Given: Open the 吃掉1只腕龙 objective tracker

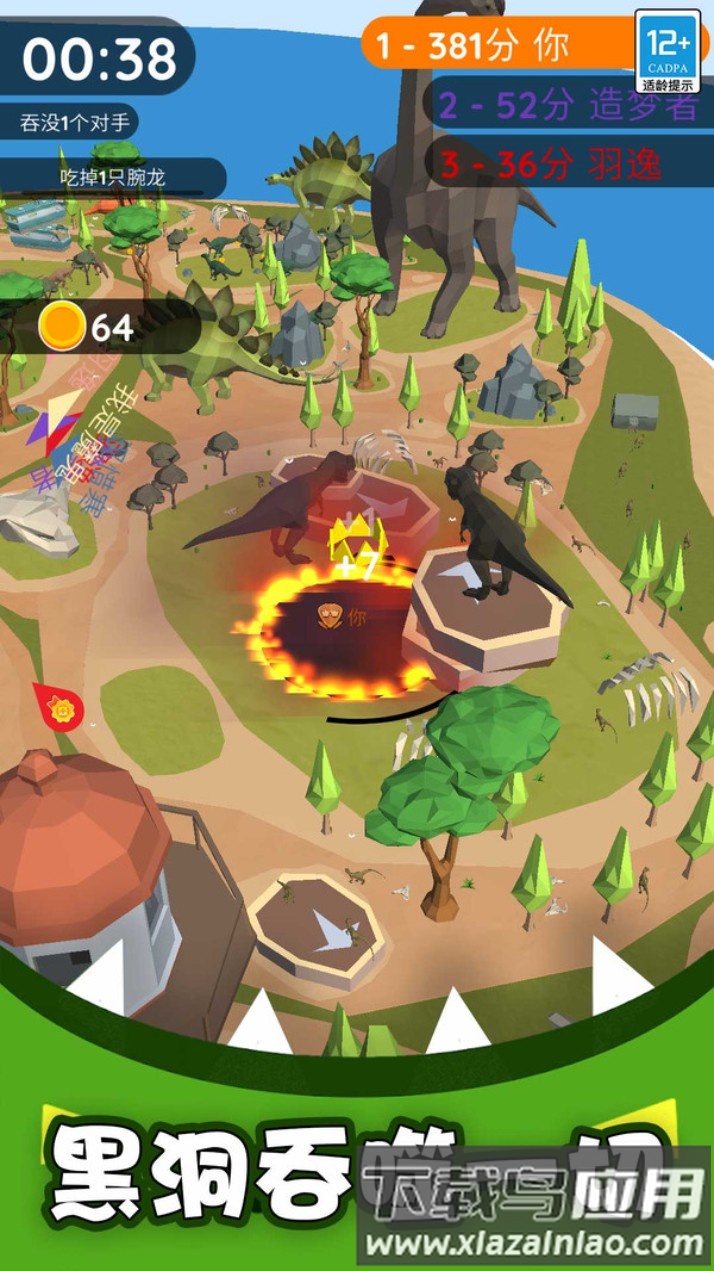Looking at the screenshot, I should coord(112,178).
